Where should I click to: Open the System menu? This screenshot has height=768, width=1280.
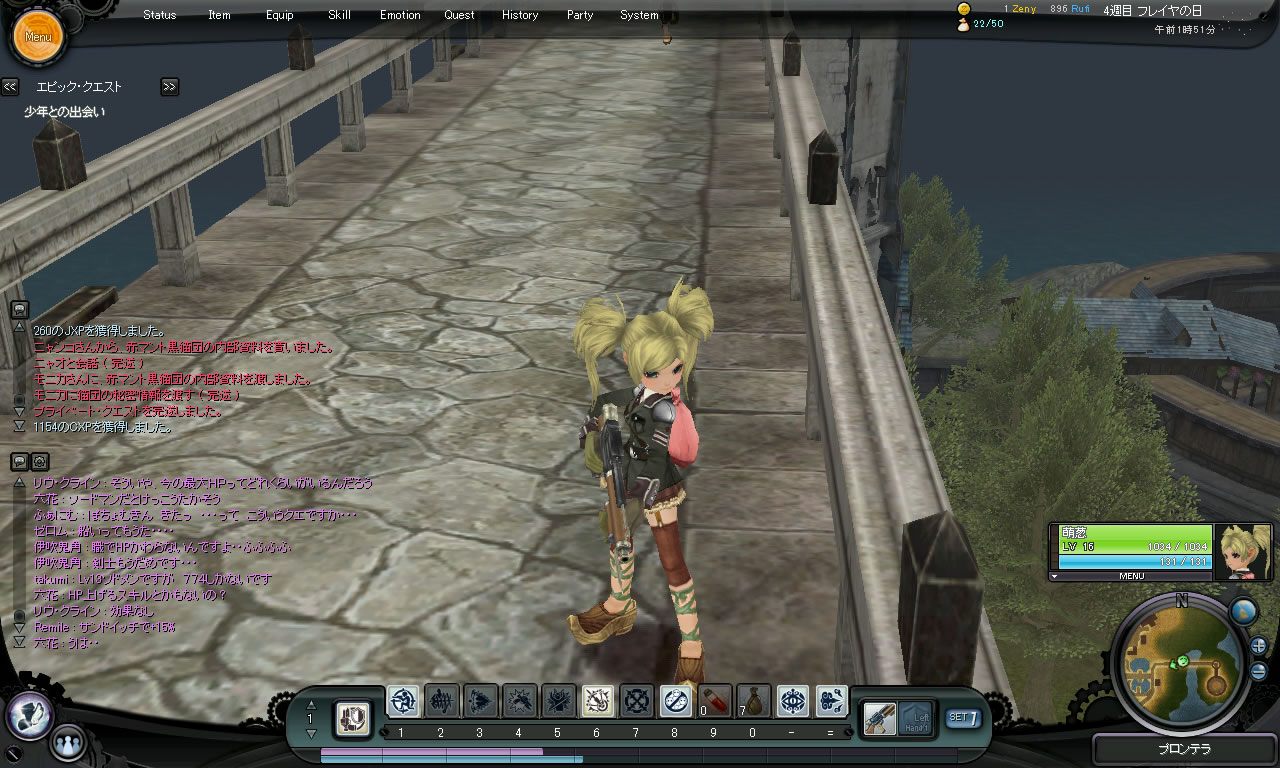point(639,15)
